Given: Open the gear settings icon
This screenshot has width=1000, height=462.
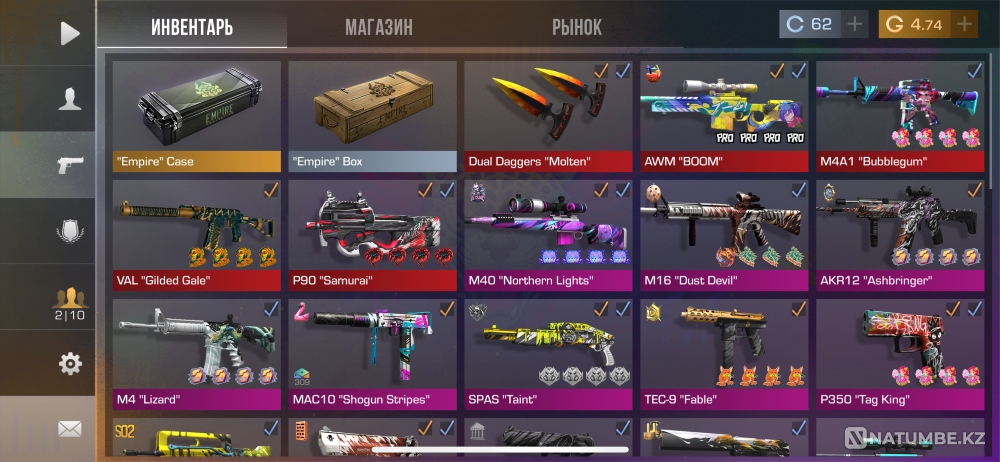Looking at the screenshot, I should 69,364.
